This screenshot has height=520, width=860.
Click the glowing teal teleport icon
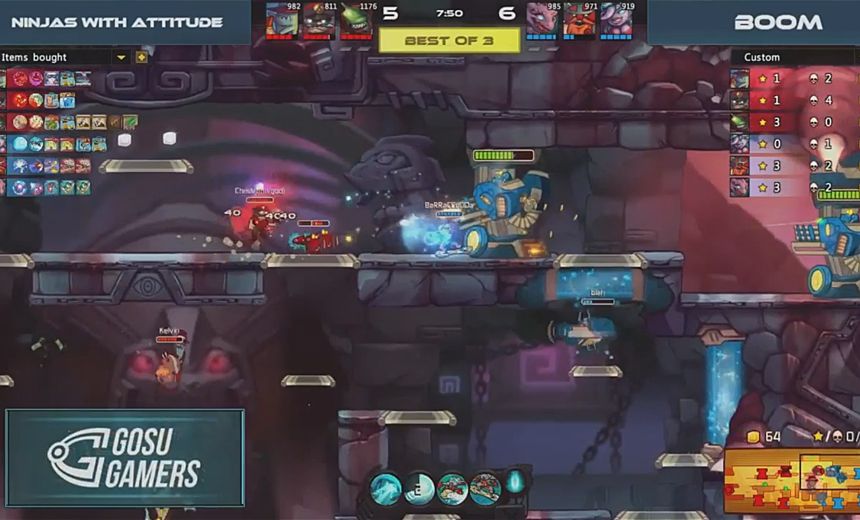click(x=515, y=481)
